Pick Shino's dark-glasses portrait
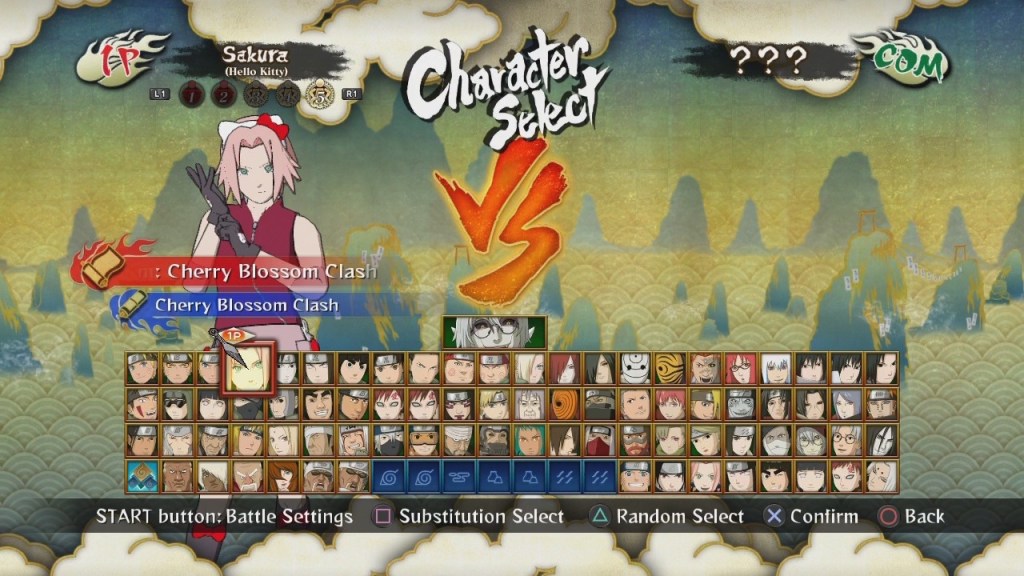 point(178,405)
